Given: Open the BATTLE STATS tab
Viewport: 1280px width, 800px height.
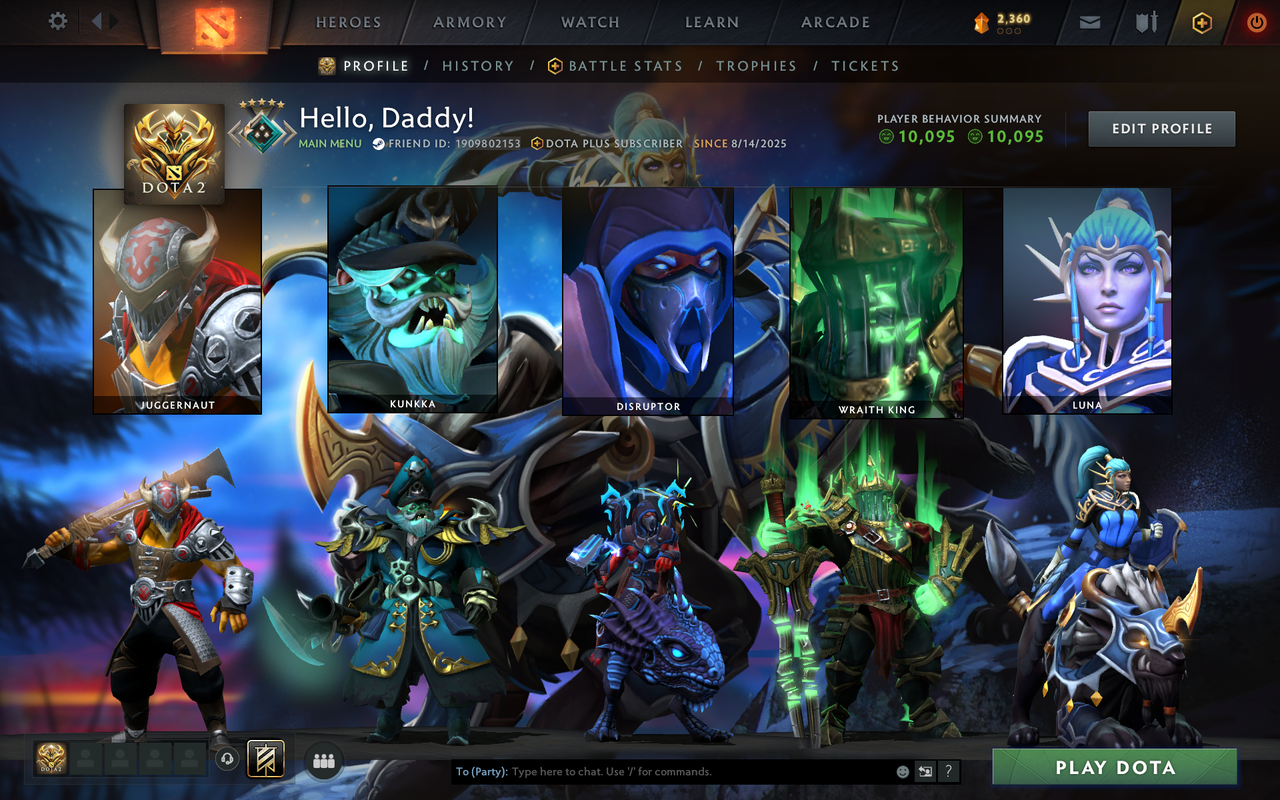Looking at the screenshot, I should (625, 66).
